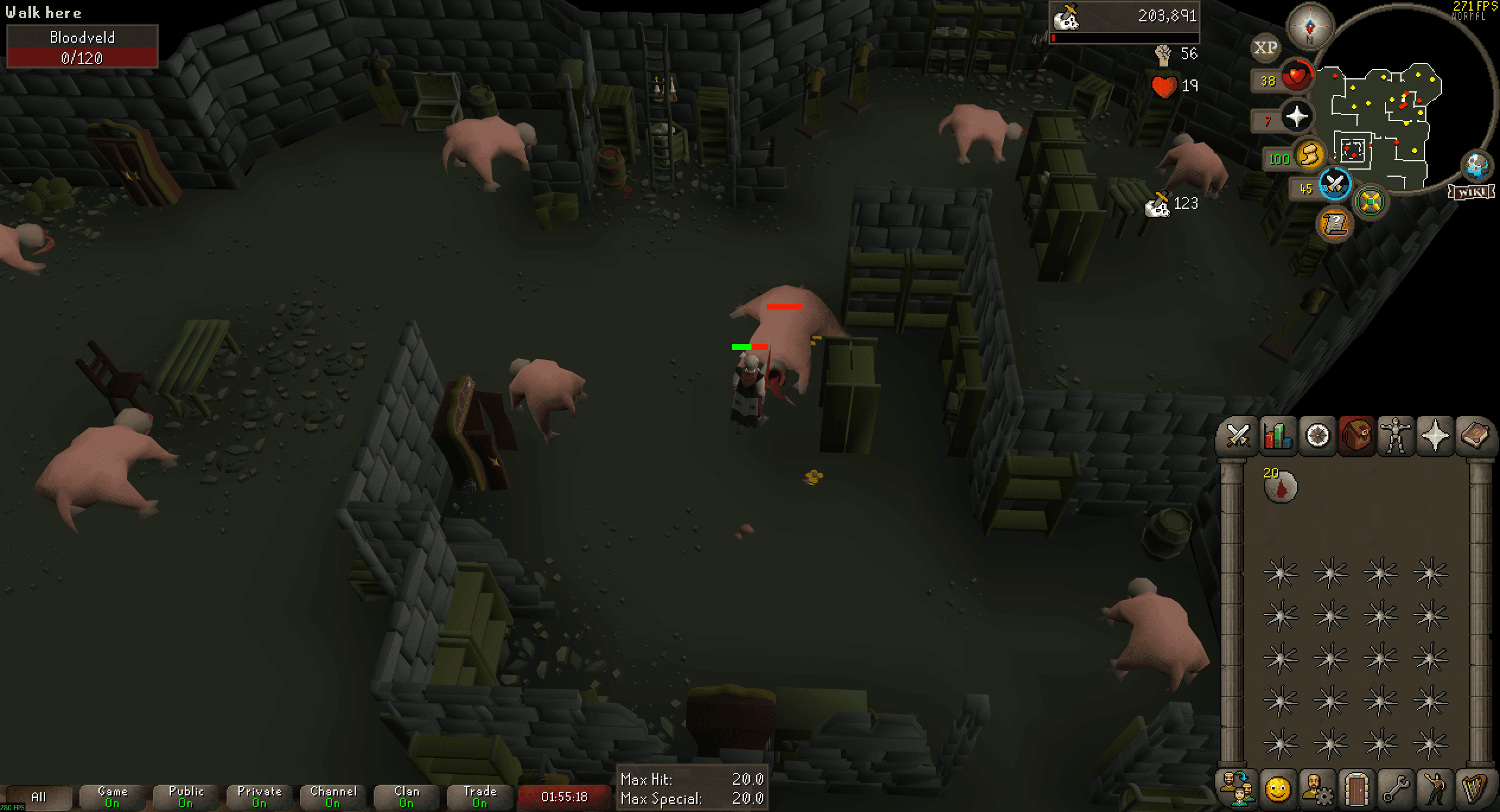This screenshot has width=1500, height=812.
Task: Click the XP tracker button
Action: (1266, 49)
